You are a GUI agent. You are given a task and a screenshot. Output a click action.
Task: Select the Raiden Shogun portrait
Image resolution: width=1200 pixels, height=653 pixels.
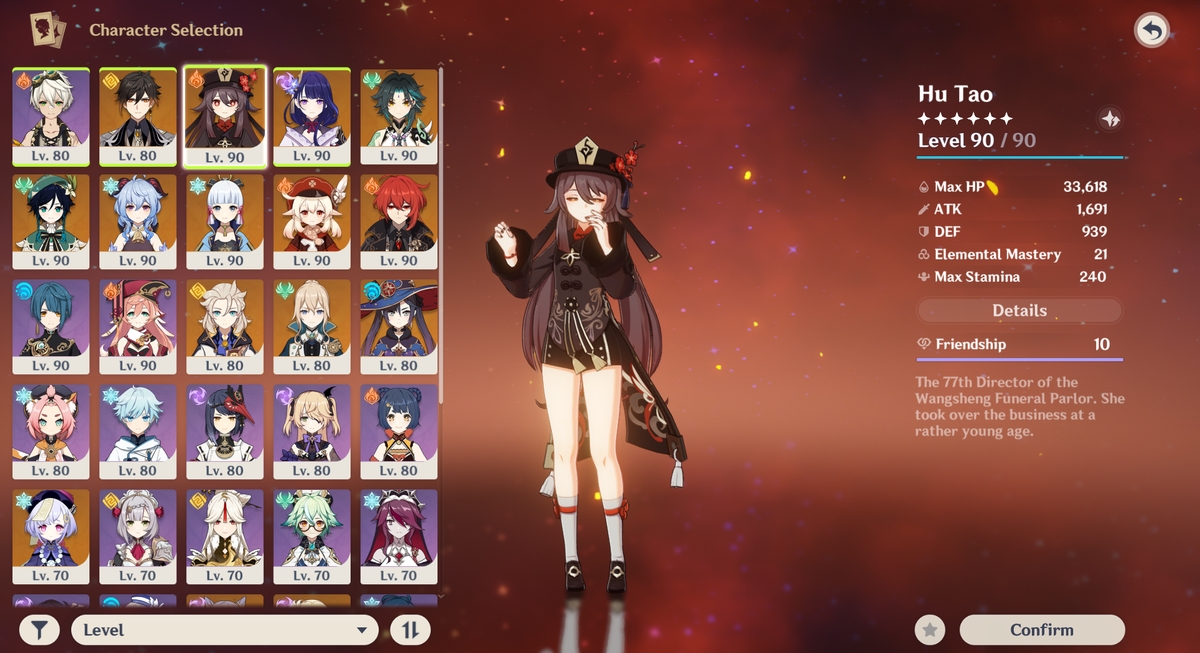coord(312,116)
